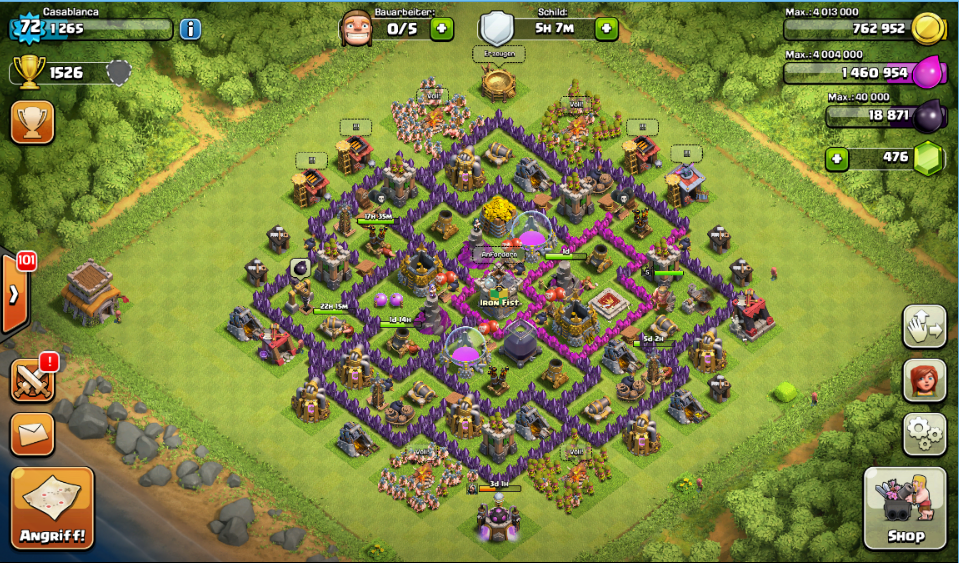This screenshot has width=959, height=563.
Task: Buy more gems with the green plus
Action: [x=837, y=158]
